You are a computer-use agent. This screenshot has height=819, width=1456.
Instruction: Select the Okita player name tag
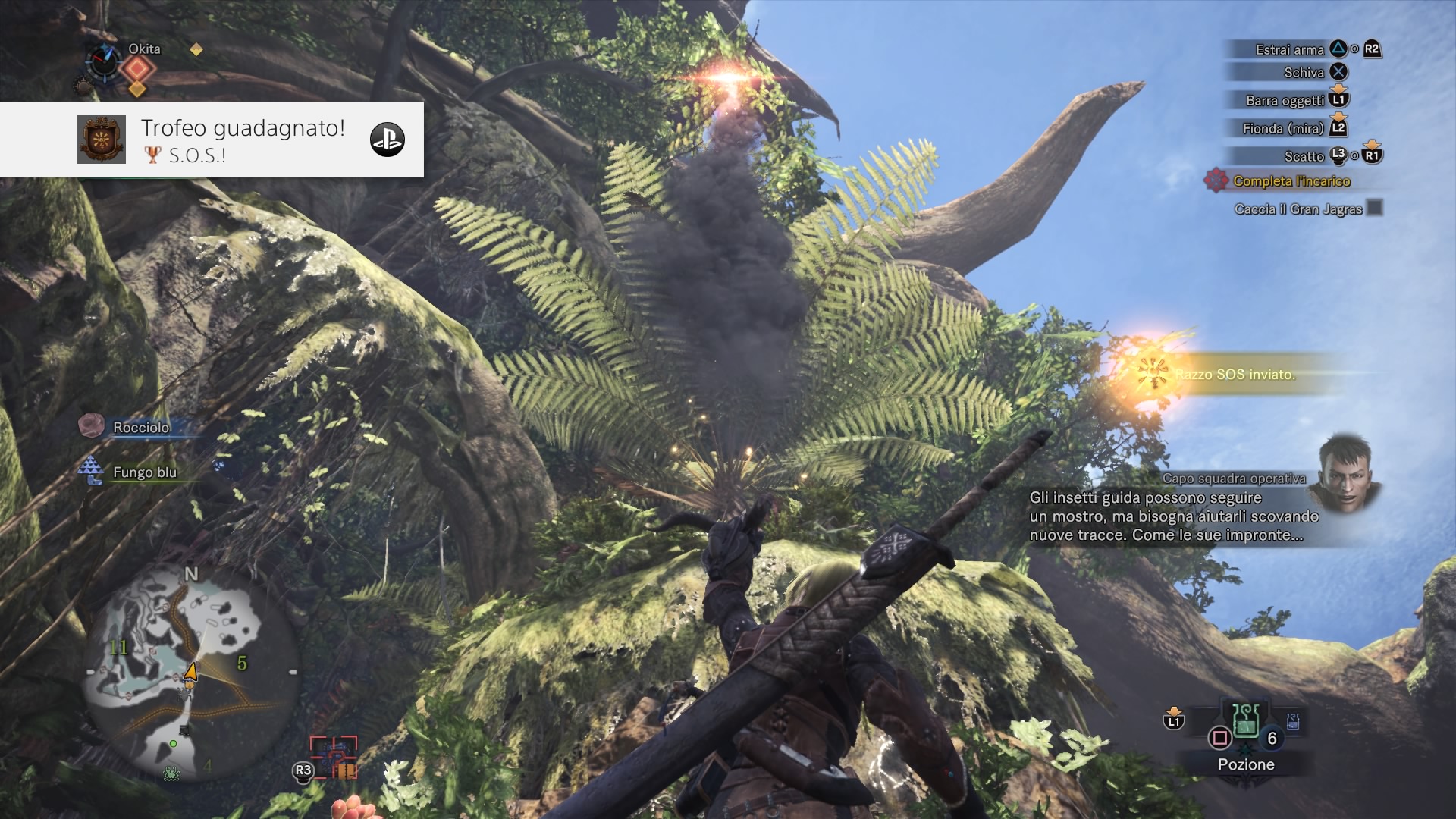tap(144, 49)
